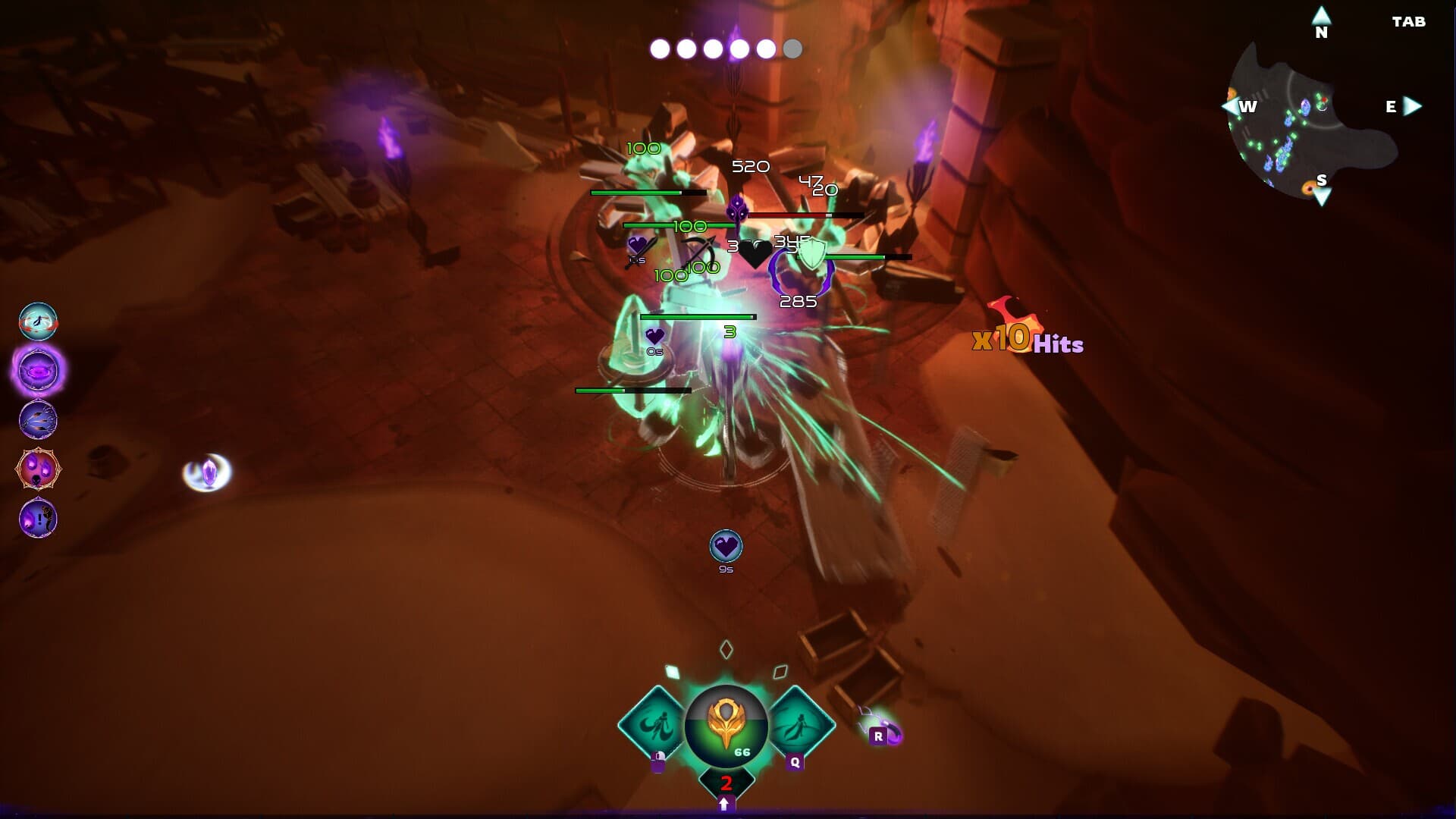The width and height of the screenshot is (1456, 819).
Task: Click the east arrow beside the minimap
Action: [1414, 107]
